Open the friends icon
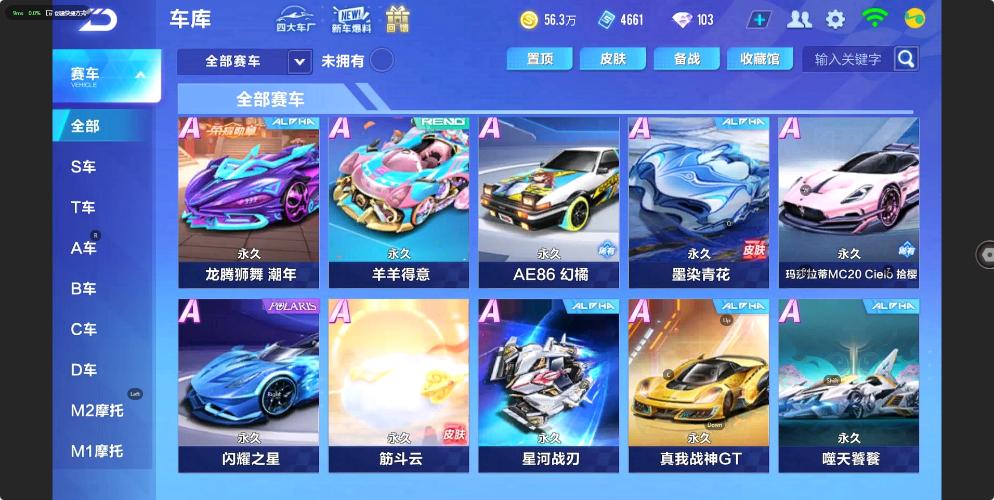 (x=799, y=19)
